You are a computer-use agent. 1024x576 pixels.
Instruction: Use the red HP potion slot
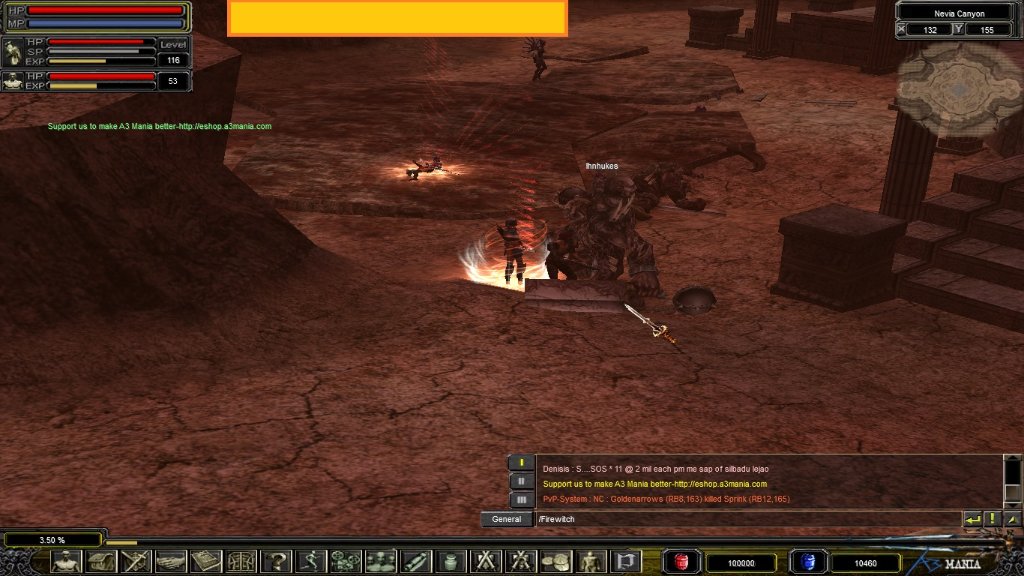point(682,562)
